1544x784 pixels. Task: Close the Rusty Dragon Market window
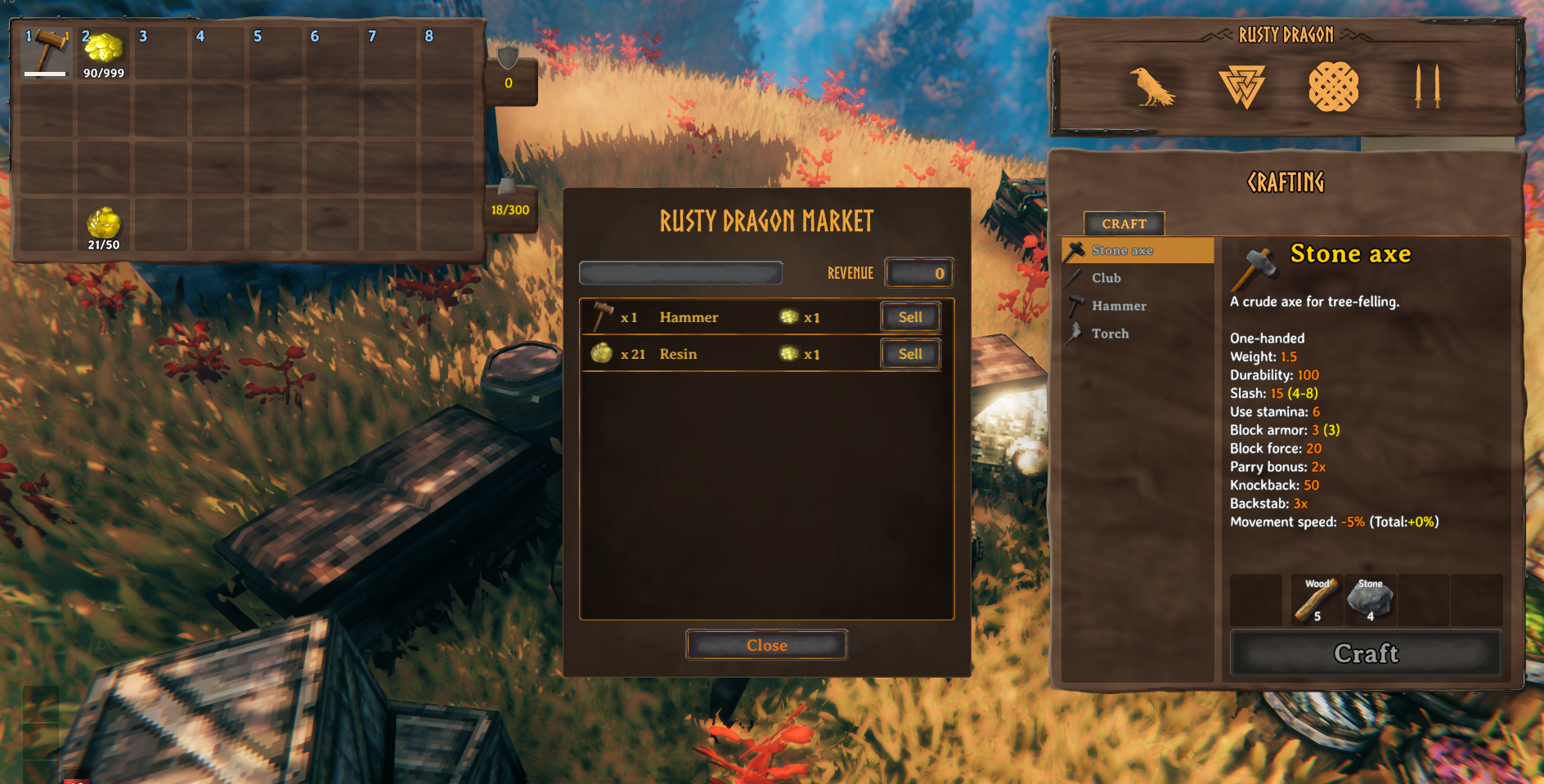tap(766, 645)
